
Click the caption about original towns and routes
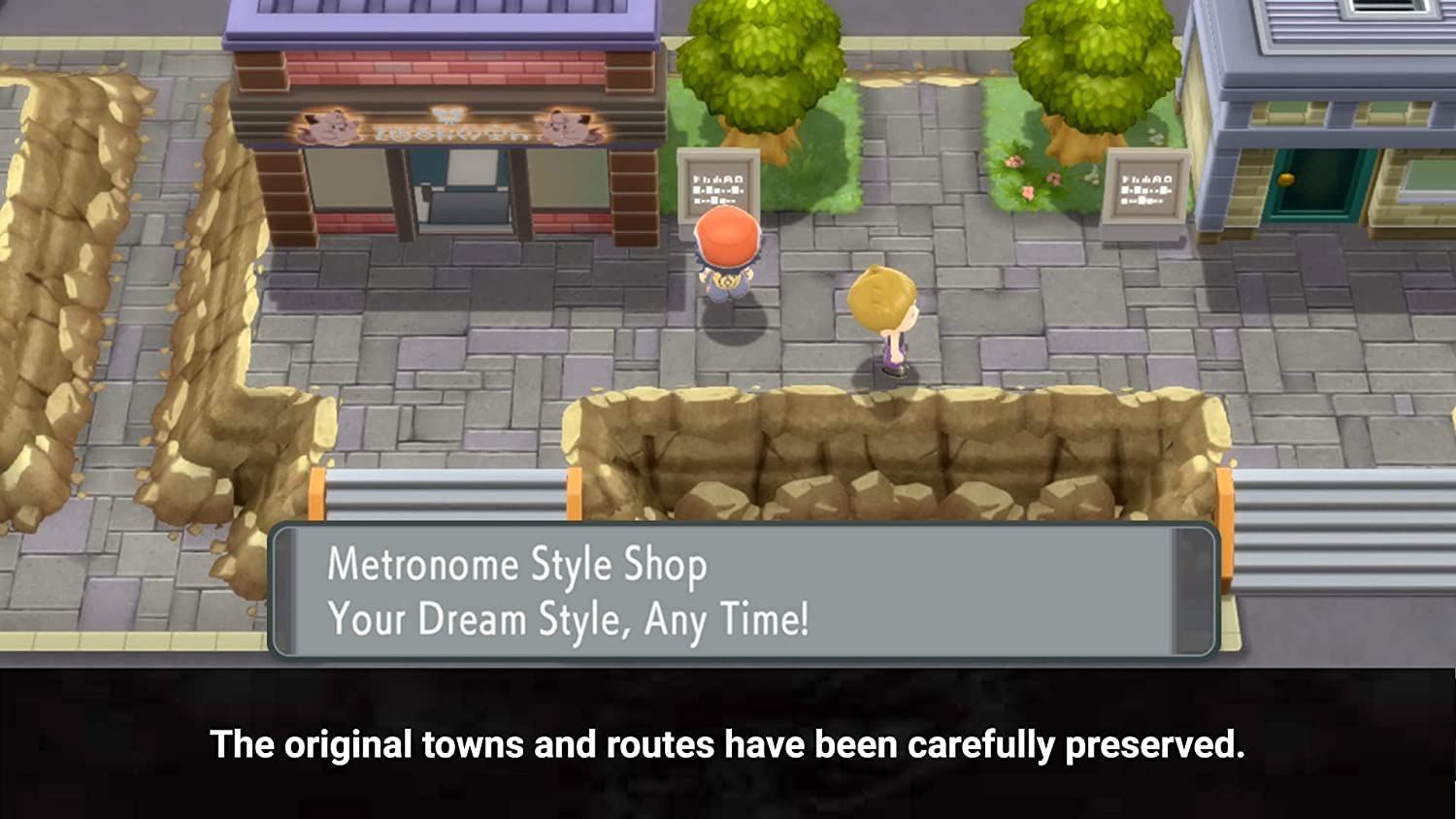728,745
